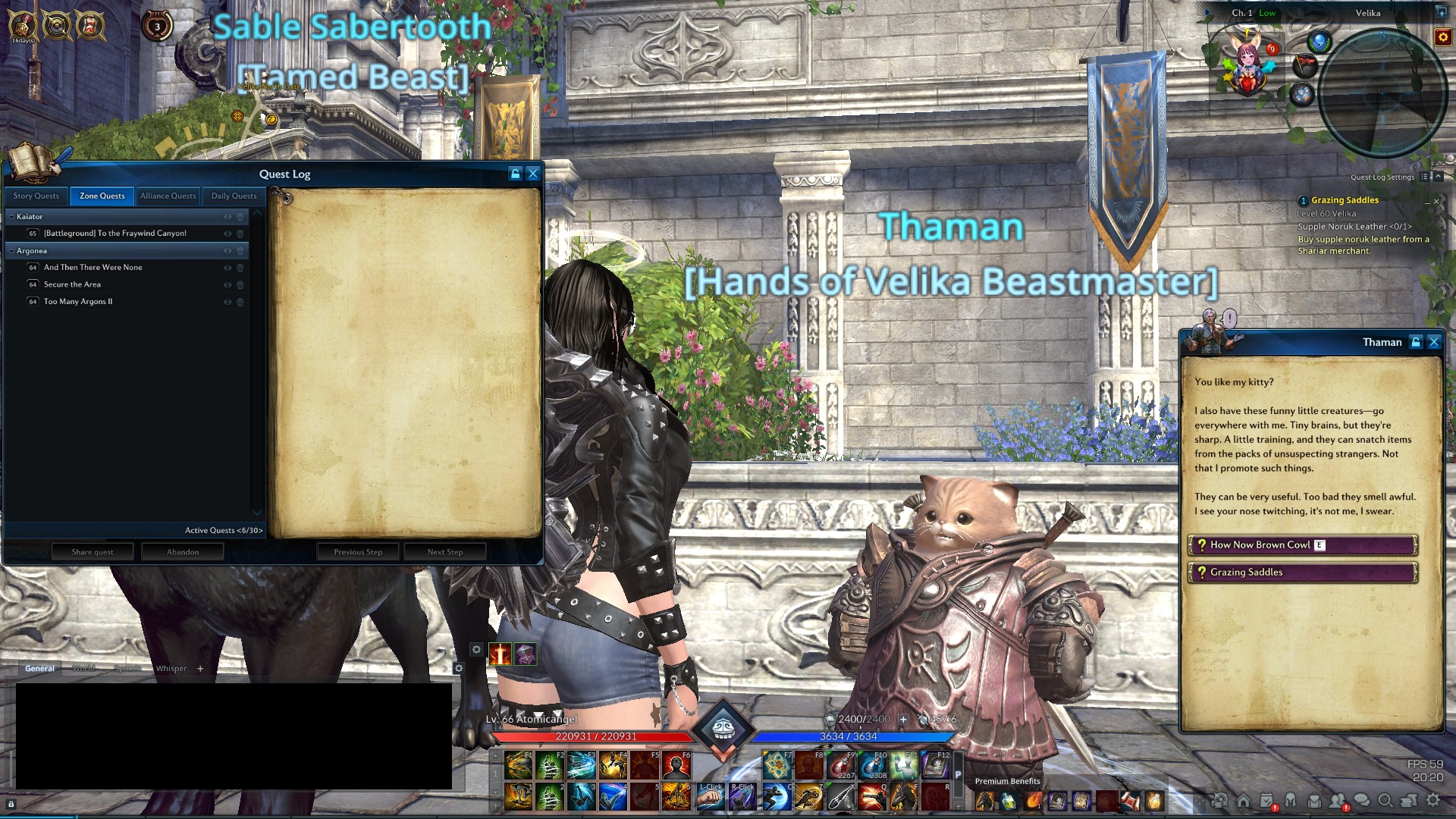
Task: Choose the 'How Now Brown Cowl' dialogue option
Action: click(1301, 545)
